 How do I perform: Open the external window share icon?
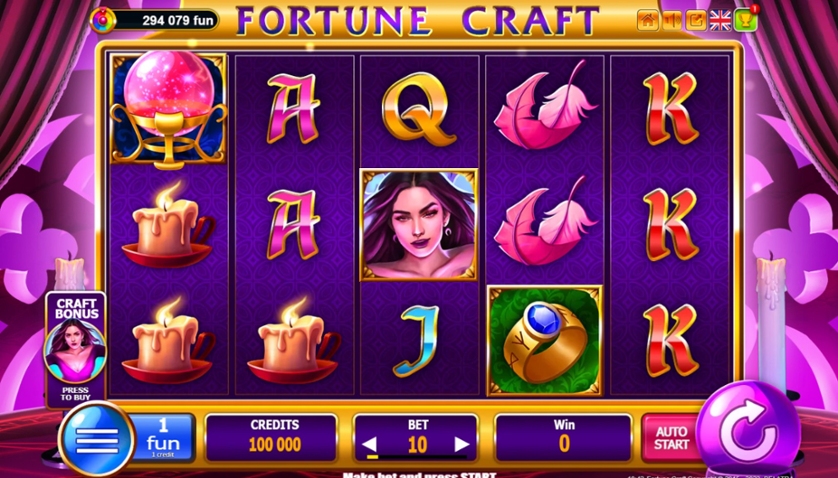click(696, 20)
